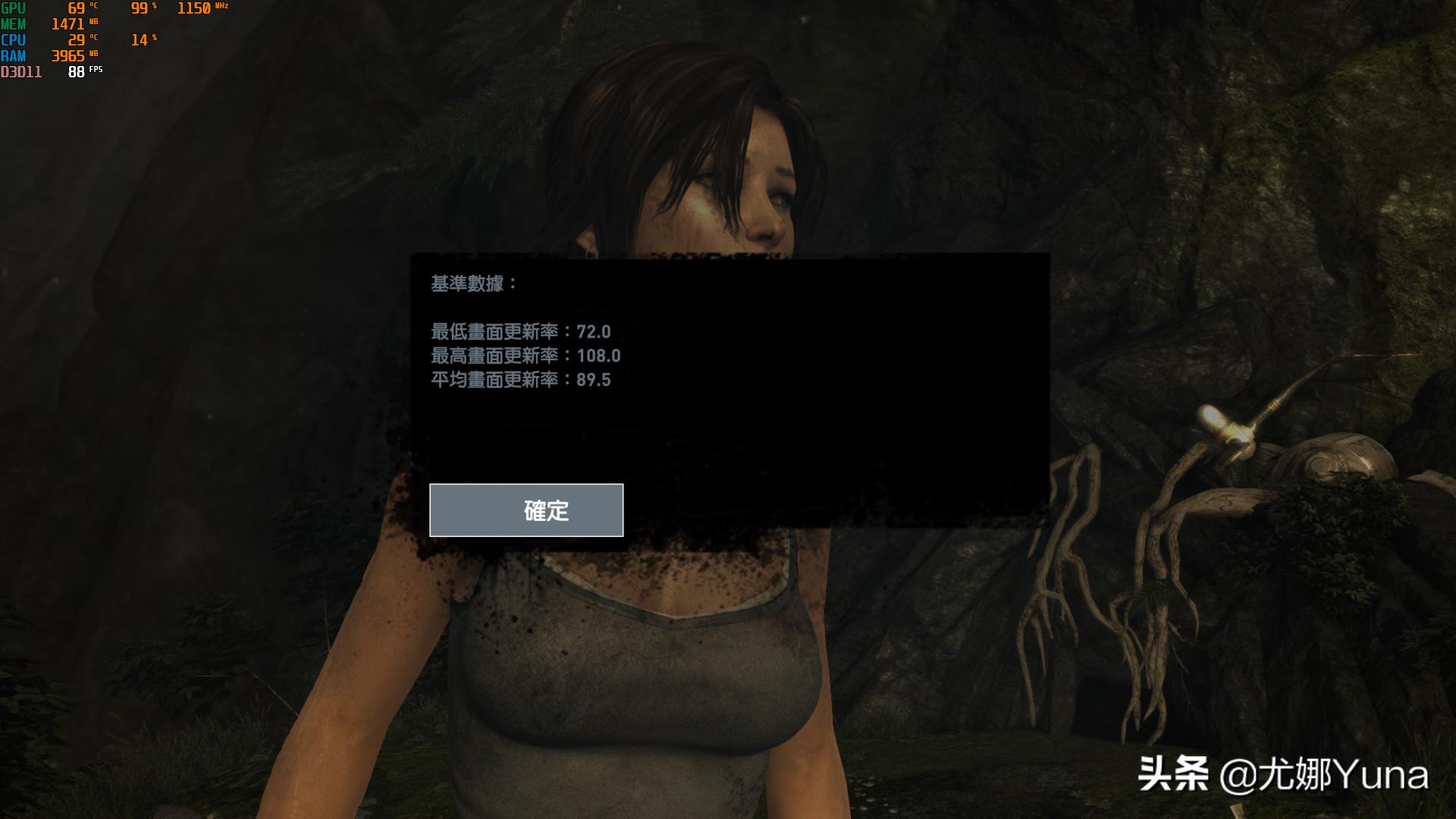Viewport: 1456px width, 819px height.
Task: Click the CPU label in the performance overlay
Action: [14, 40]
